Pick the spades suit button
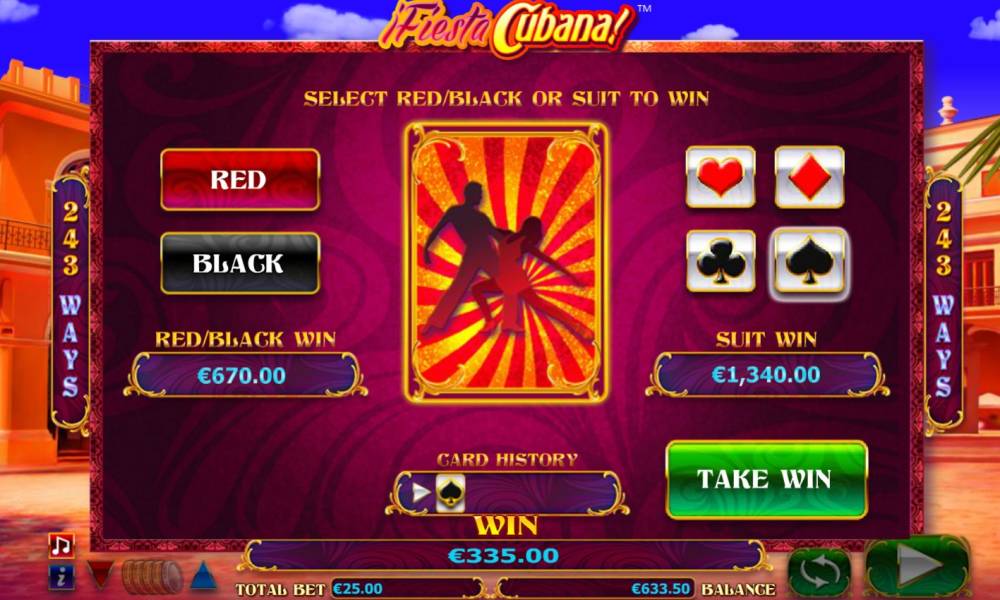Screen dimensions: 1000x600 pos(809,263)
